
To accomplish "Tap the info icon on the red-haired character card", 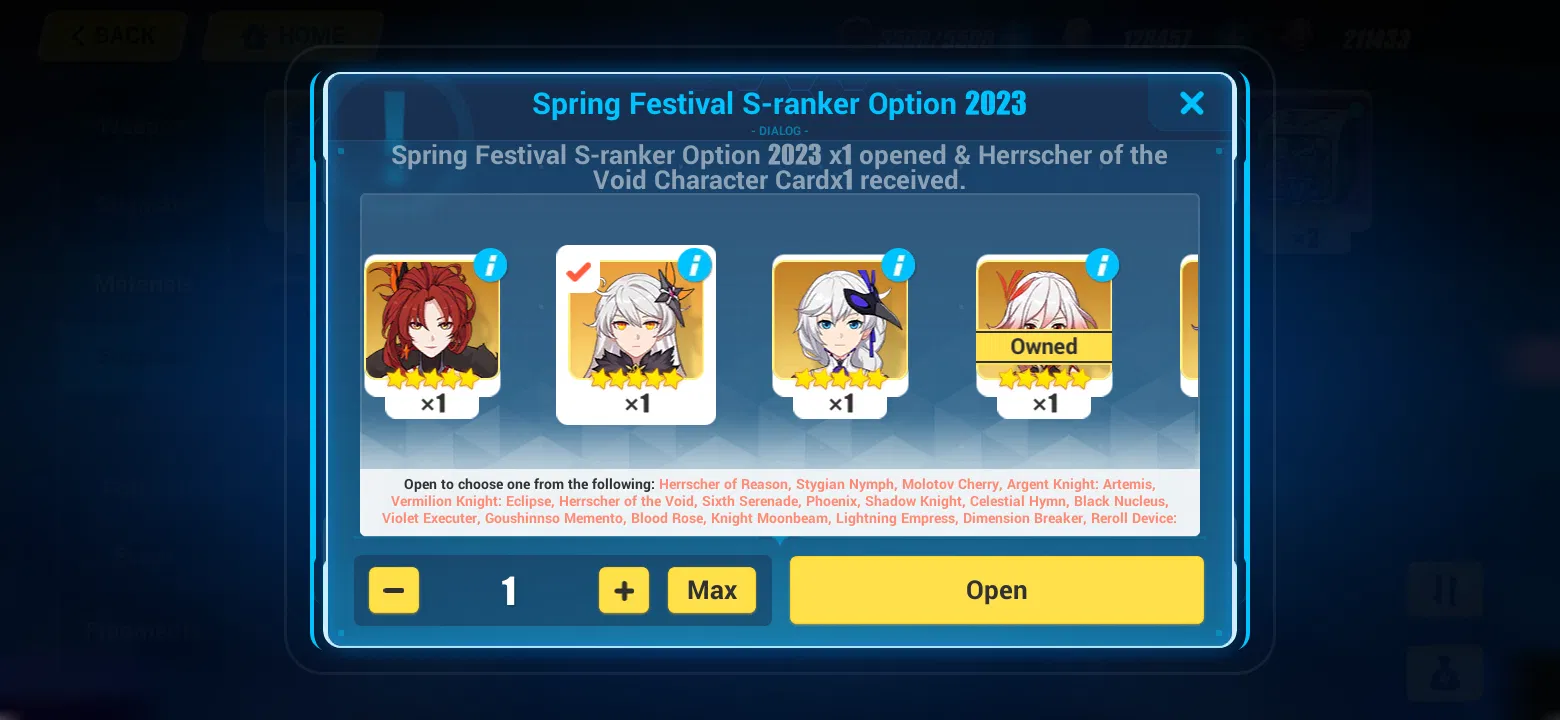I will (489, 265).
